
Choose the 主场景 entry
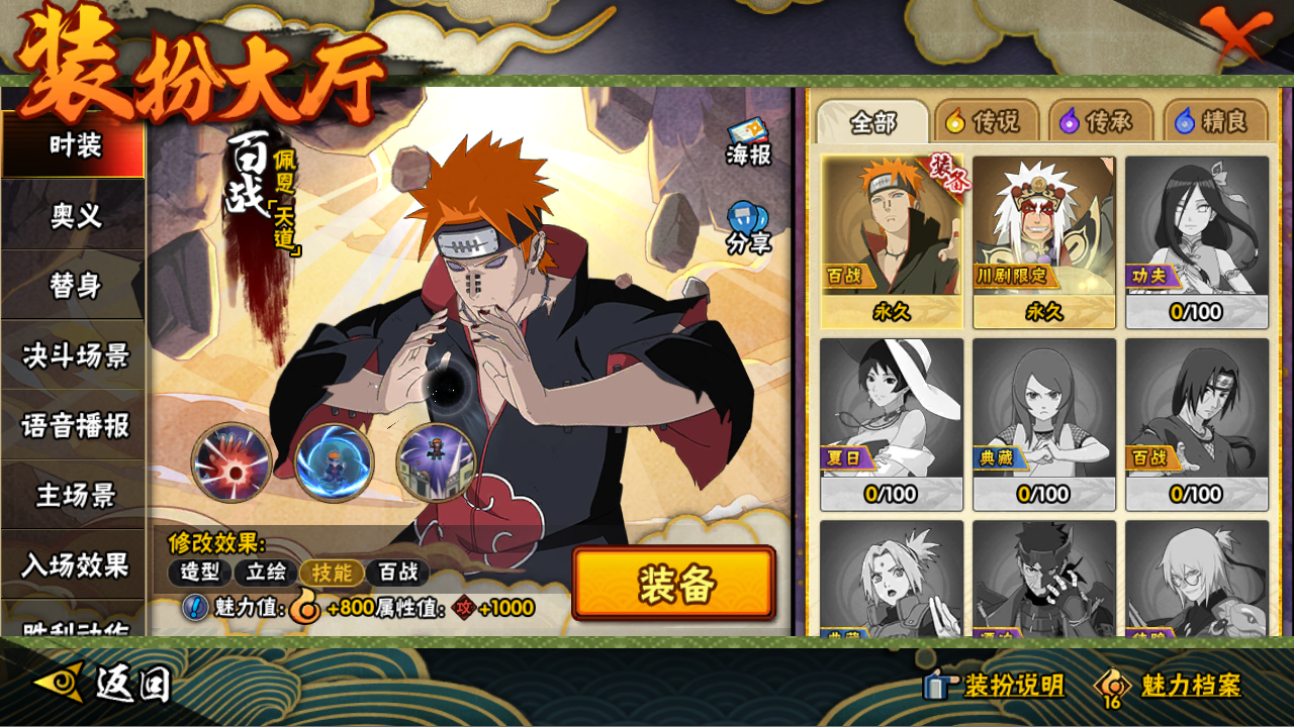[x=74, y=495]
